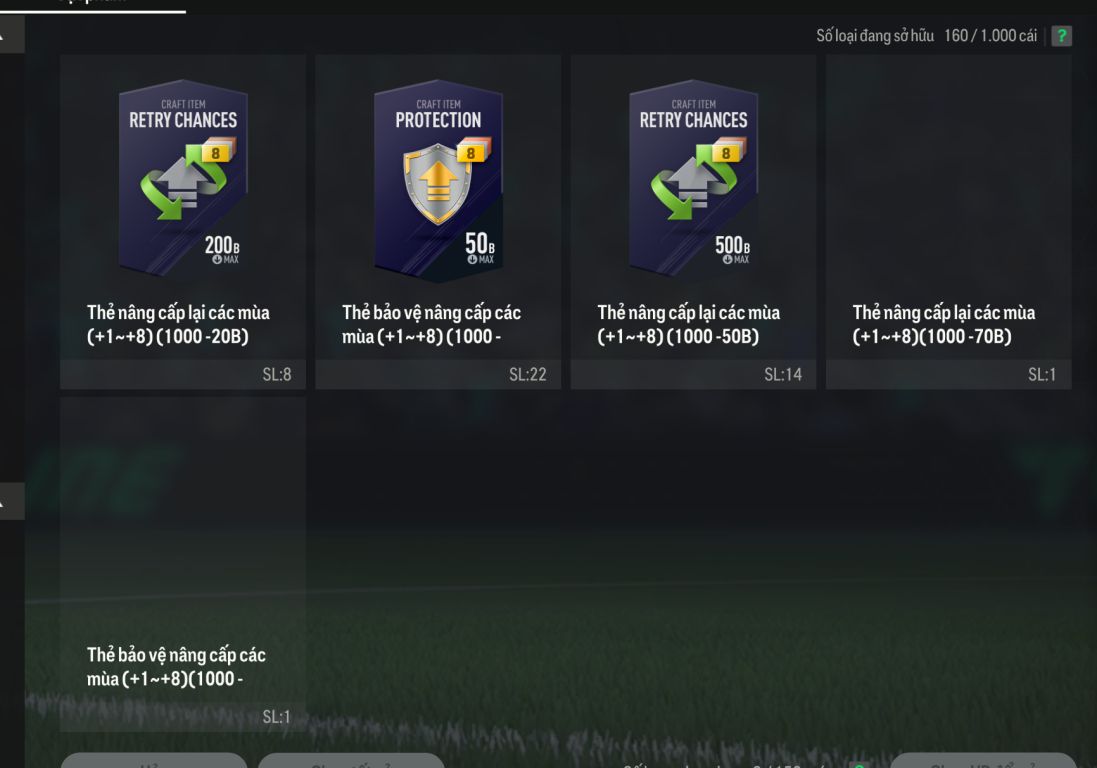Click the green question mark help icon
The width and height of the screenshot is (1097, 768).
[x=1061, y=36]
